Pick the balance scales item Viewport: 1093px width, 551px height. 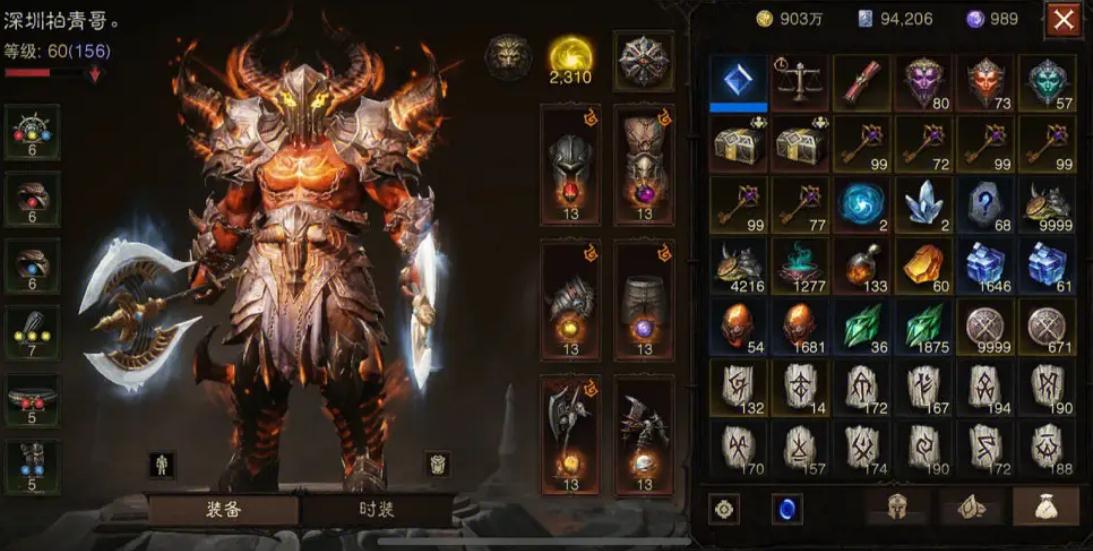tap(800, 82)
